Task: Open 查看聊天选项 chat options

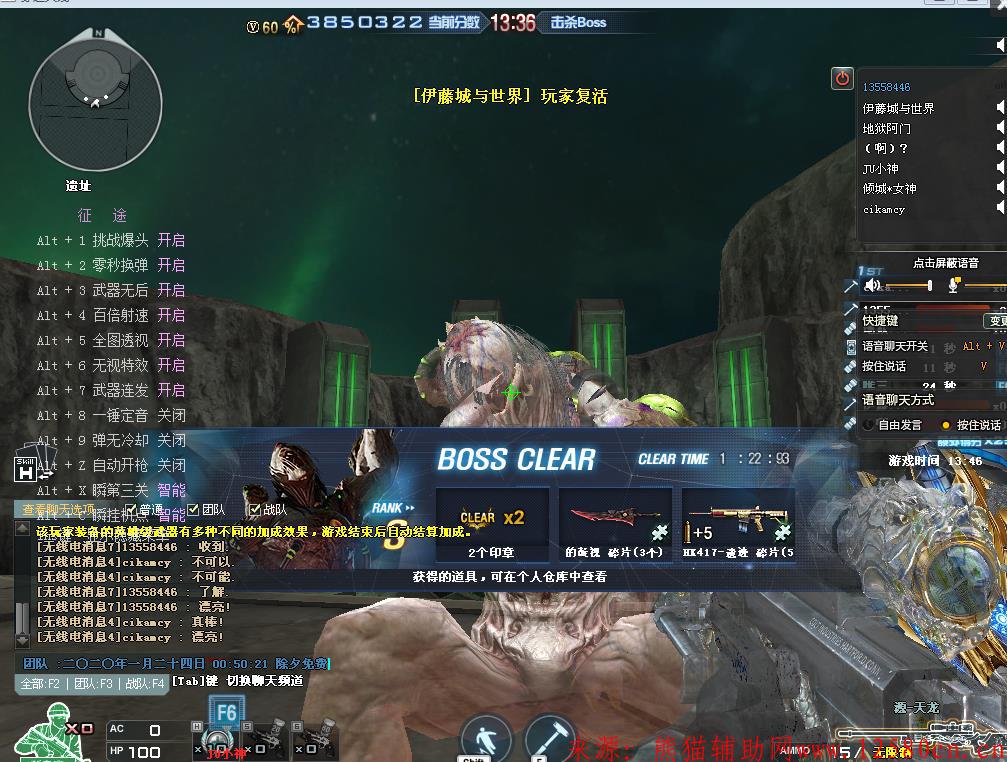Action: [58, 510]
